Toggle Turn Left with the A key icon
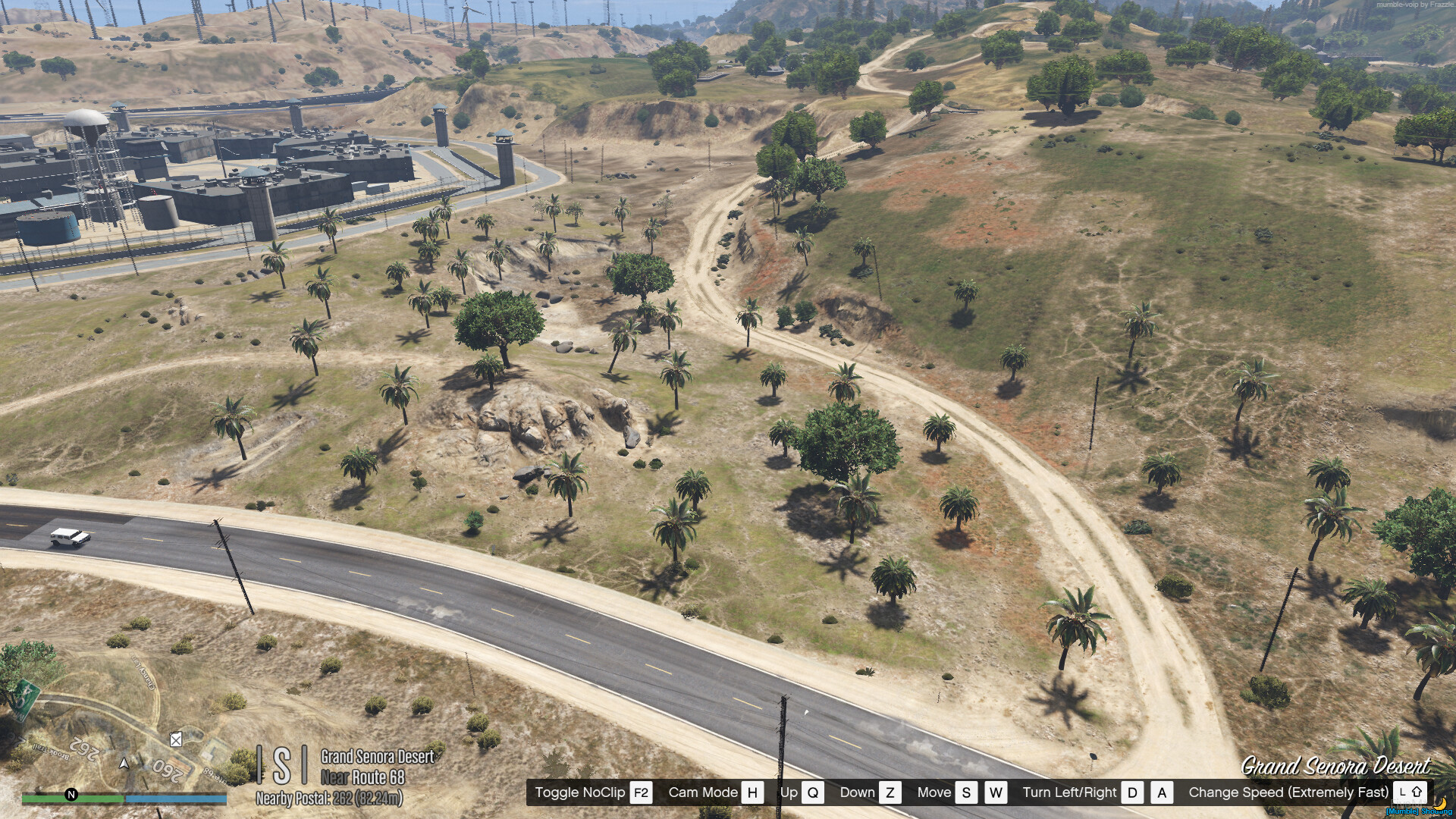Screen dimensions: 1456x819 (x=1161, y=792)
